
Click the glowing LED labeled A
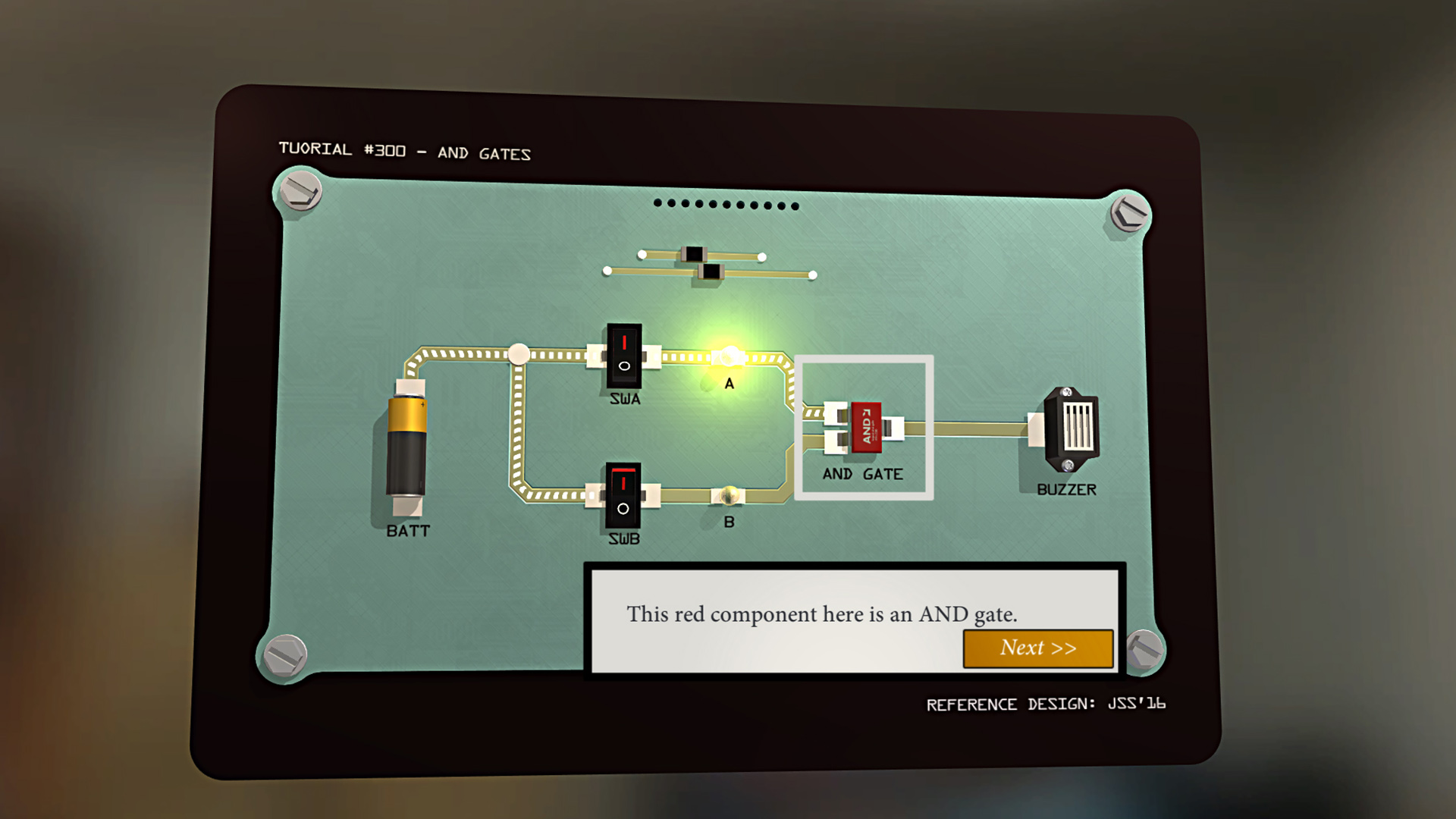pos(728,356)
